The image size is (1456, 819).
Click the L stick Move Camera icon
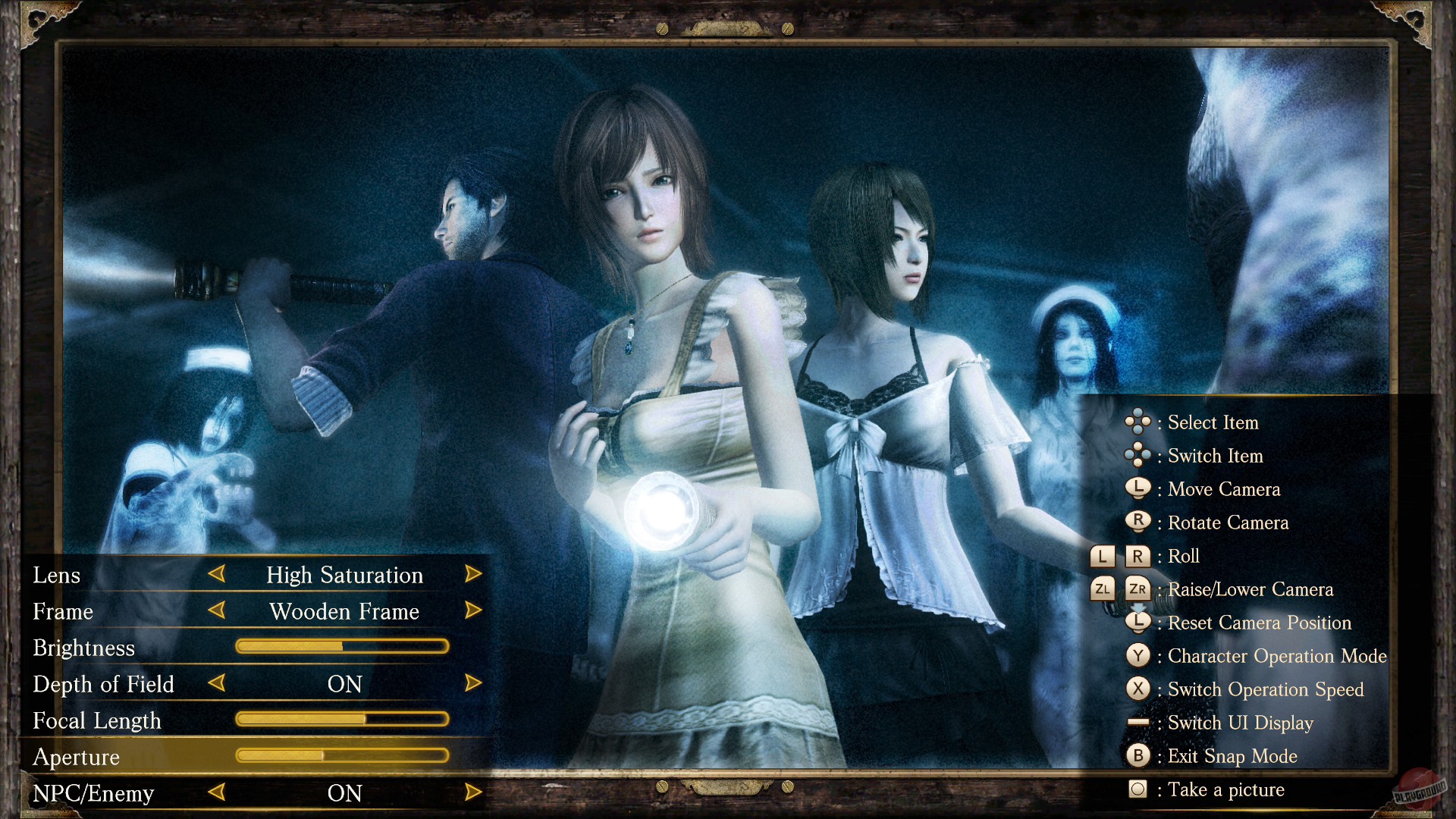pos(1139,489)
